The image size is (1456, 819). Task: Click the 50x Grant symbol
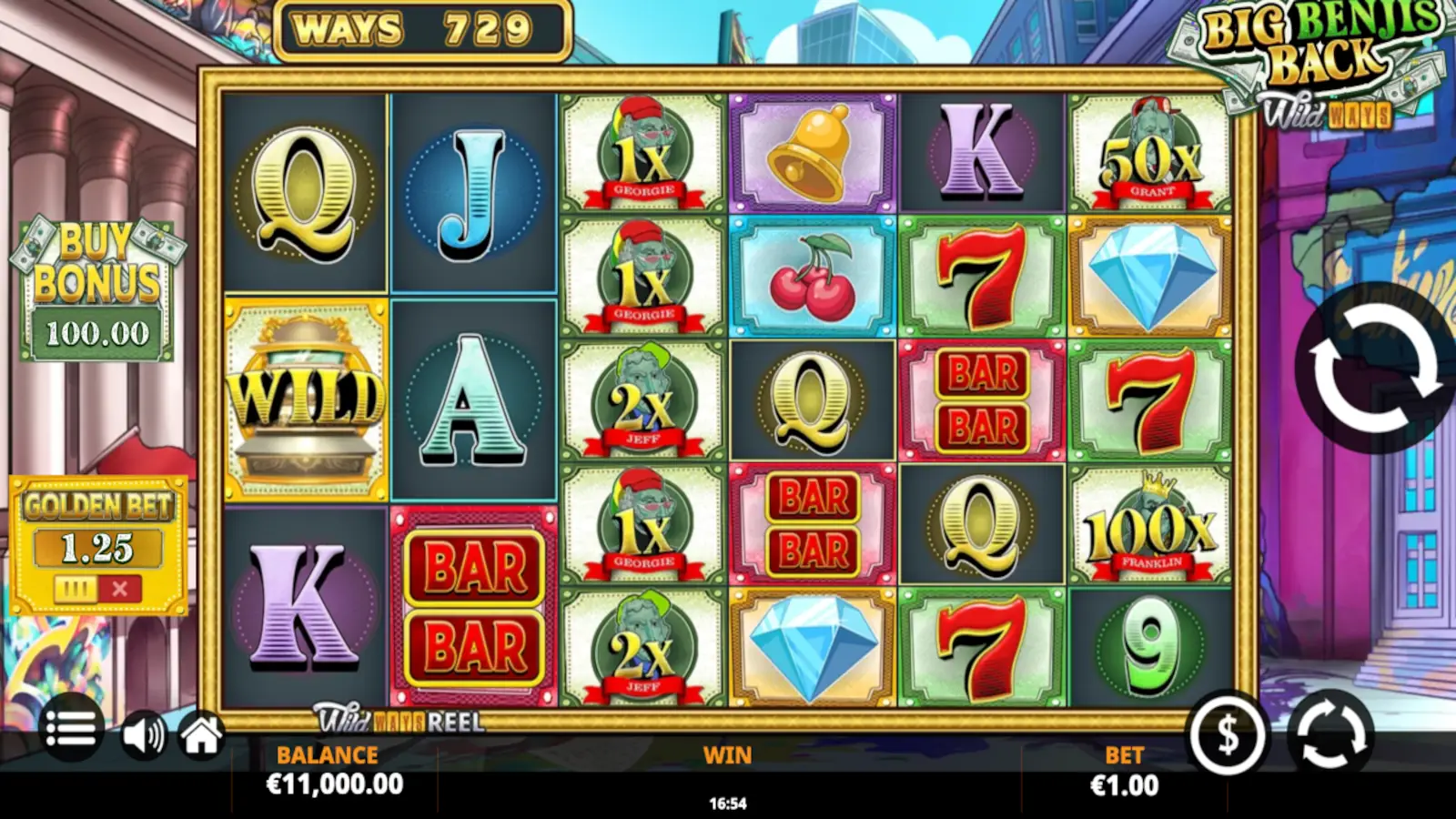(1152, 150)
